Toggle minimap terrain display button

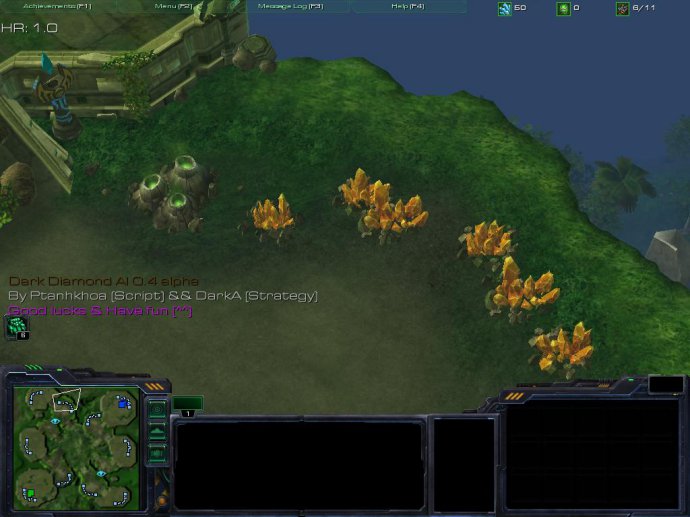[157, 432]
